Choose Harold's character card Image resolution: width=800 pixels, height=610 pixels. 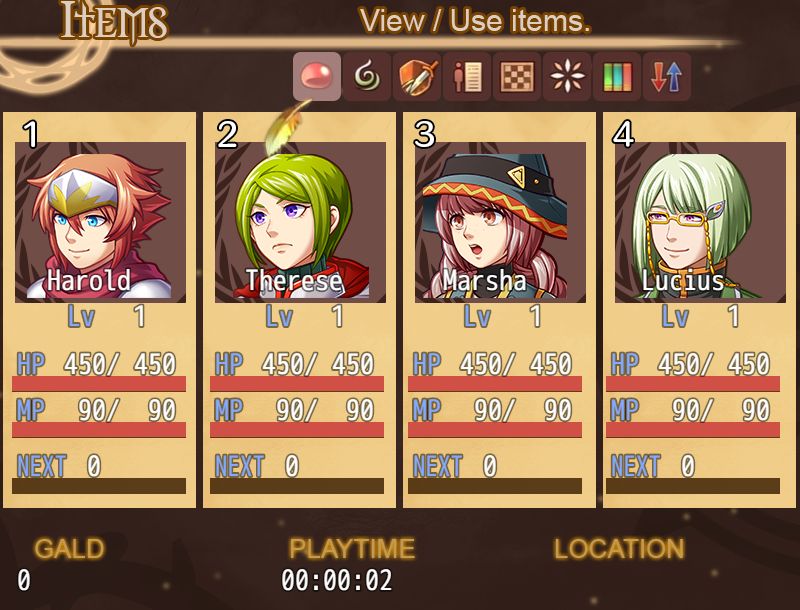tap(99, 310)
